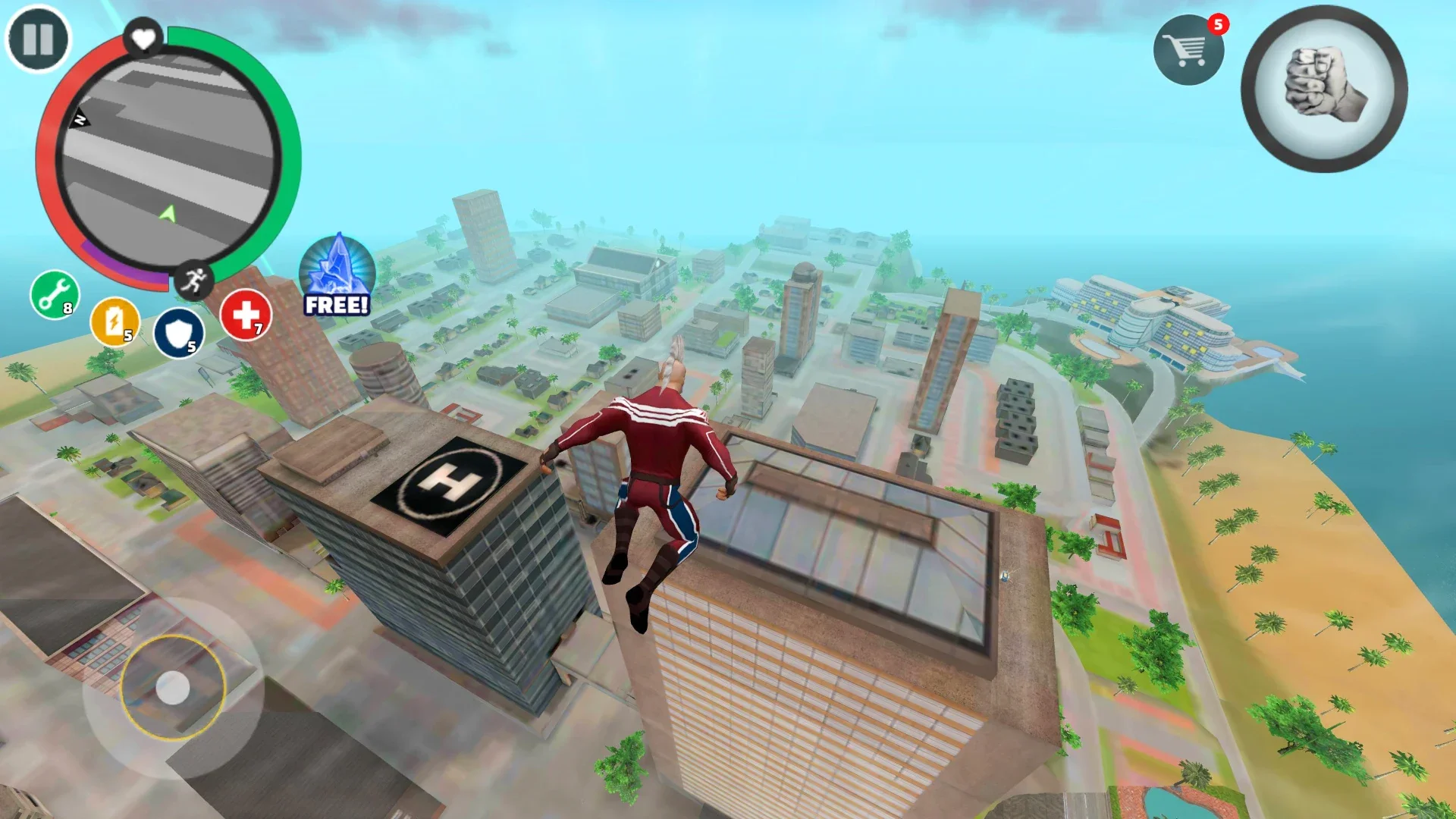
Task: Use the green wrench repair item
Action: point(55,294)
